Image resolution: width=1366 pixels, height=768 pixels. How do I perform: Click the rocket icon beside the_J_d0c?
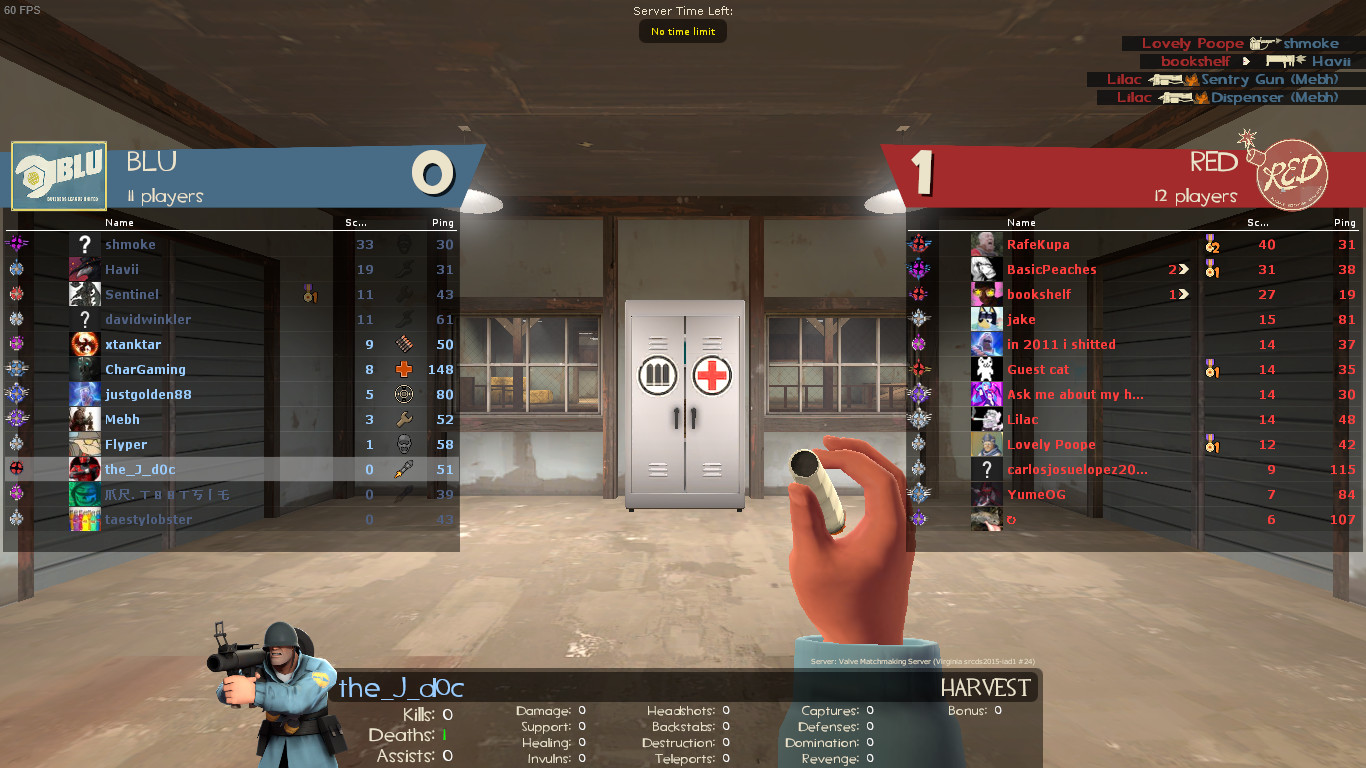(404, 469)
